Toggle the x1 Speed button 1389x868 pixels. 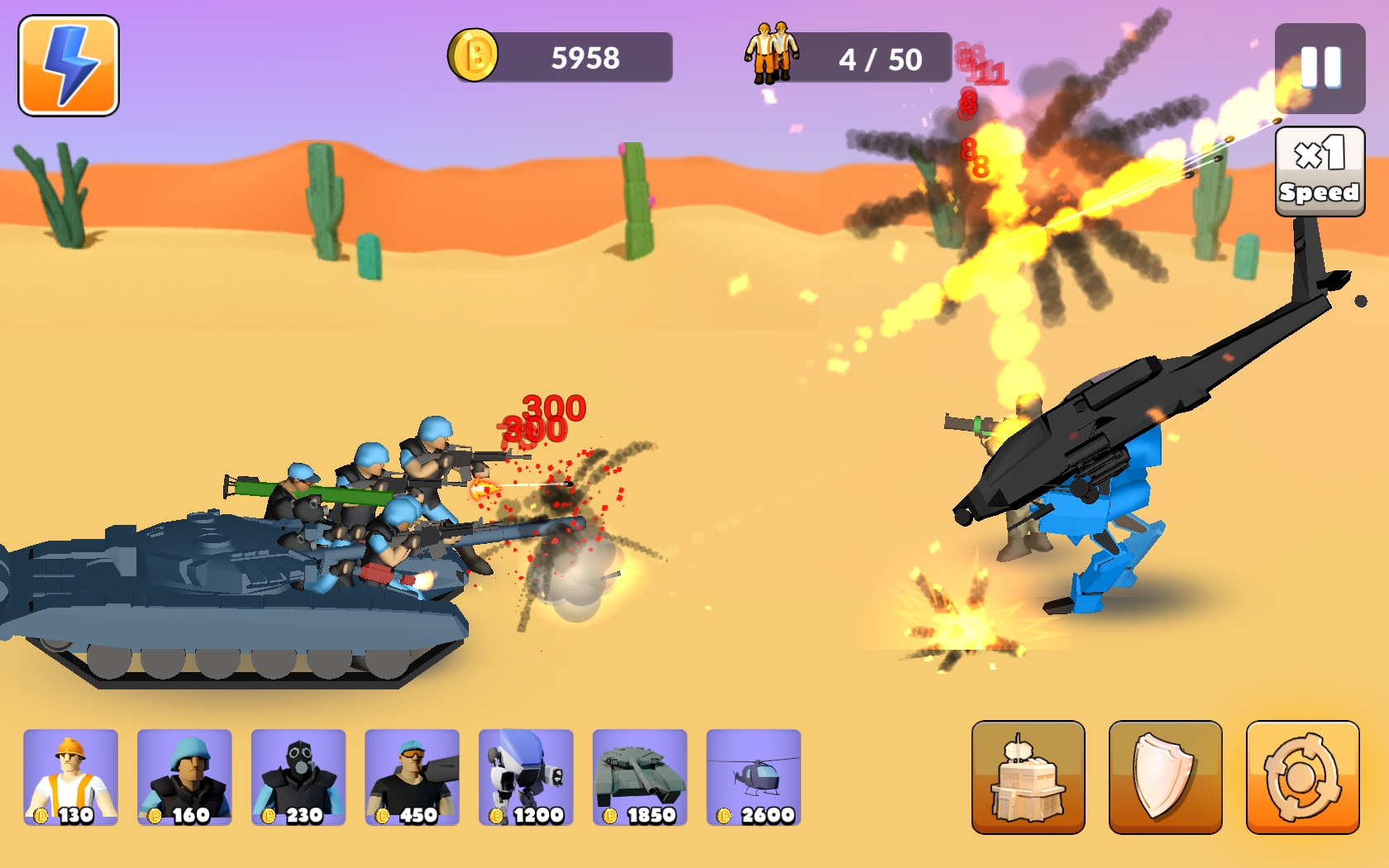pos(1320,172)
